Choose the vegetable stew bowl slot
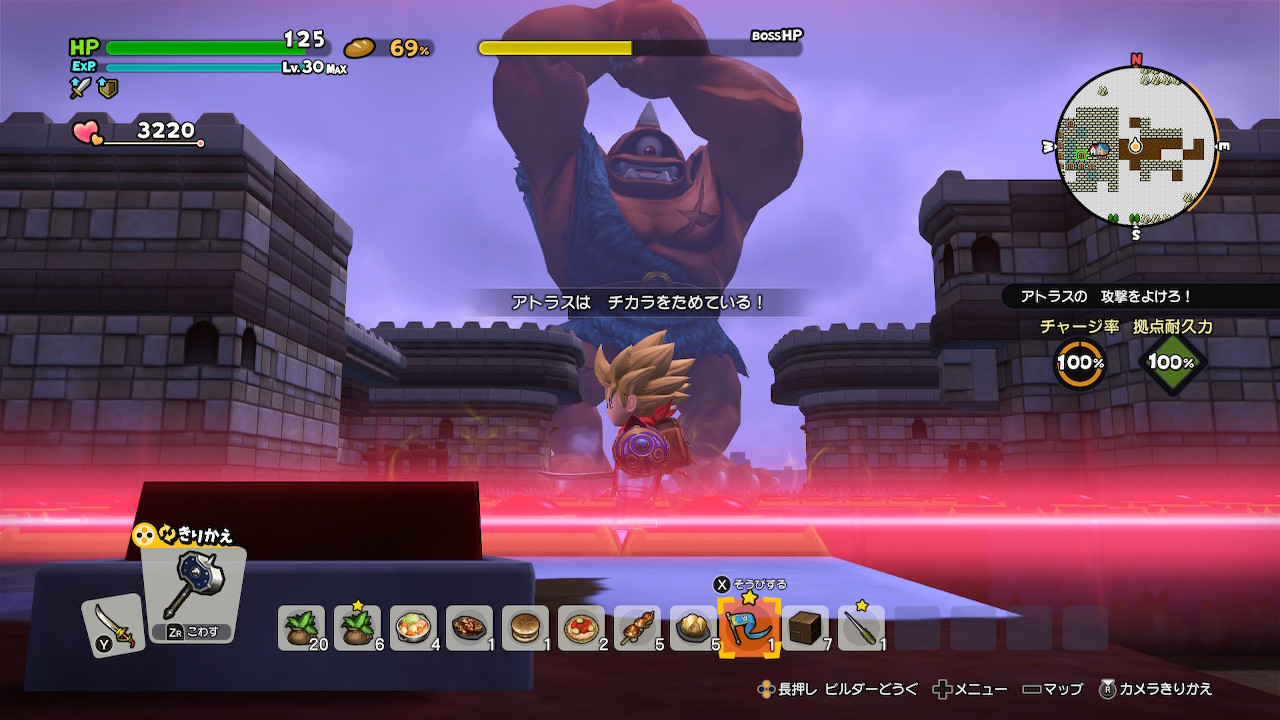This screenshot has width=1280, height=720. point(413,628)
